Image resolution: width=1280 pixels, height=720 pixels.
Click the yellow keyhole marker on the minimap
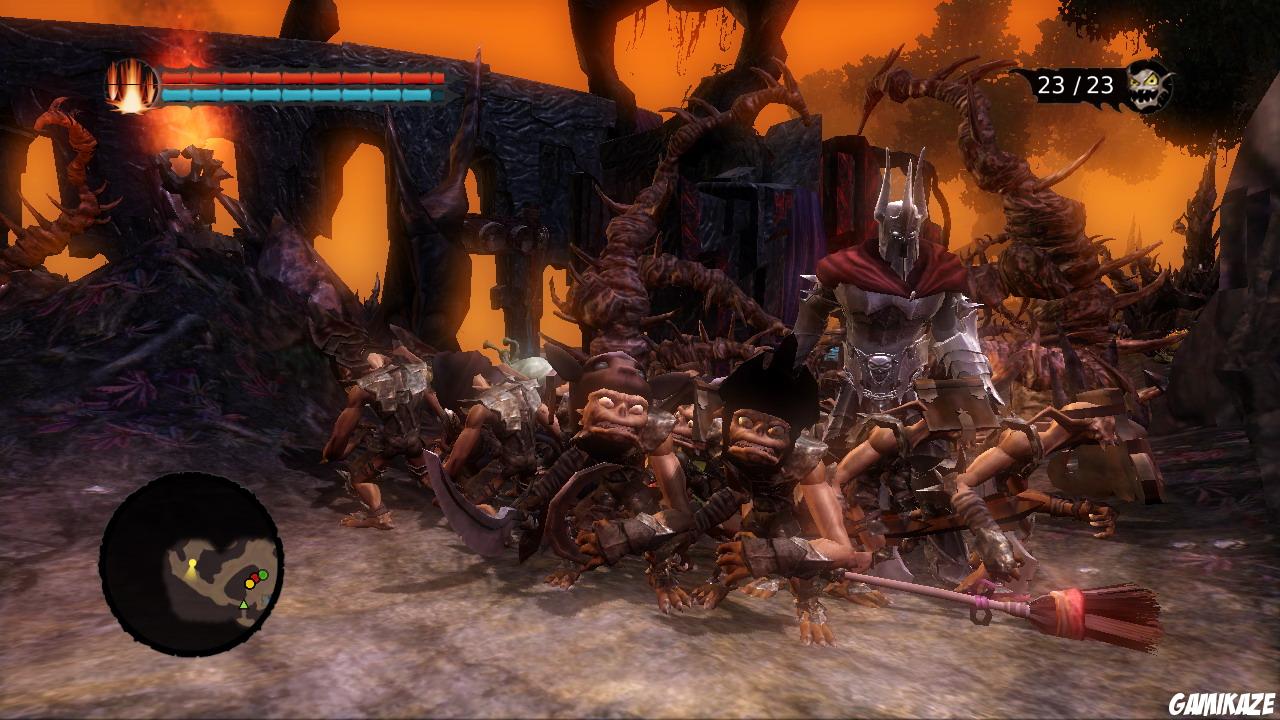pos(192,562)
